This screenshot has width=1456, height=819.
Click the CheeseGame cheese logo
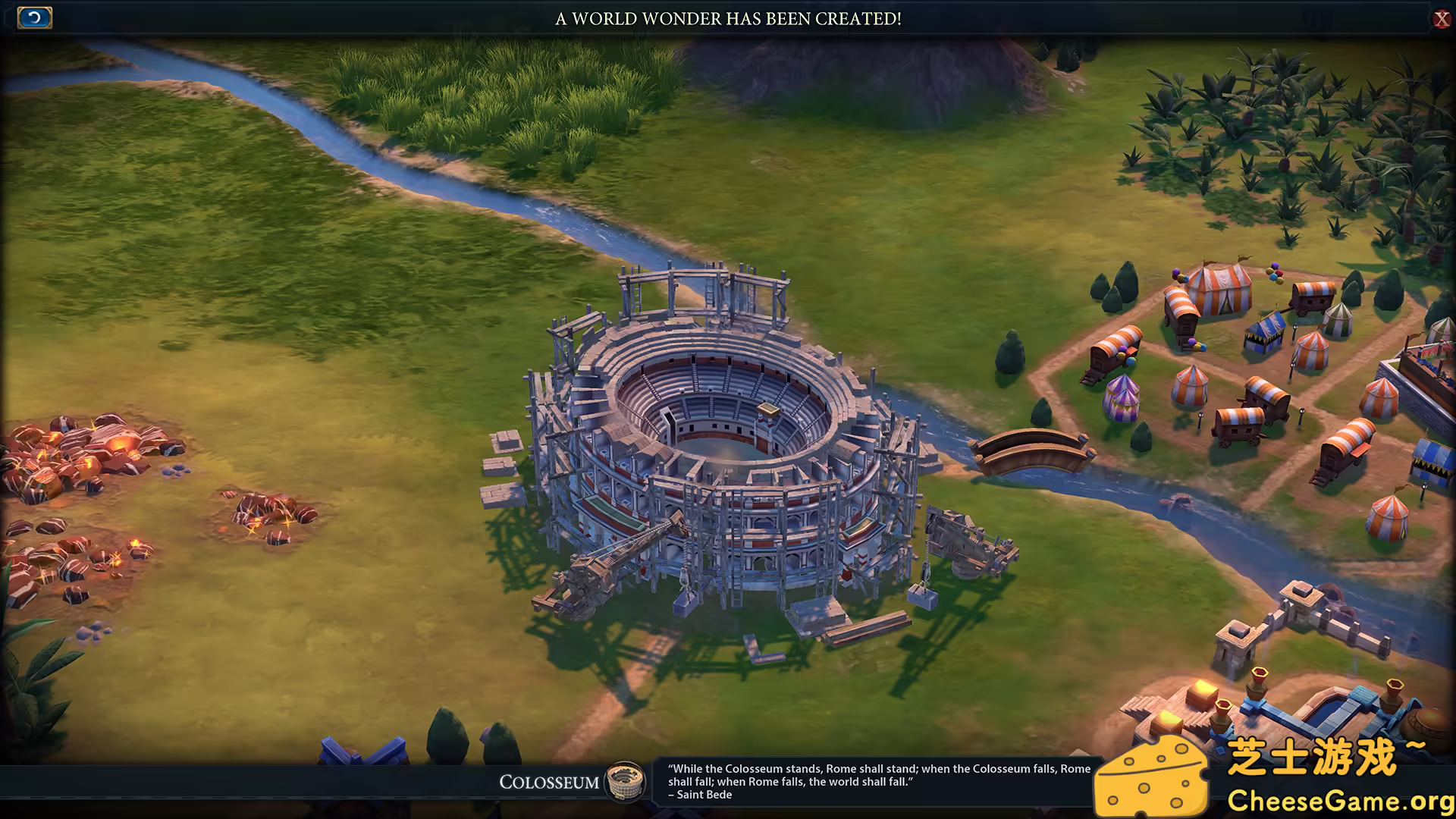pyautogui.click(x=1153, y=773)
